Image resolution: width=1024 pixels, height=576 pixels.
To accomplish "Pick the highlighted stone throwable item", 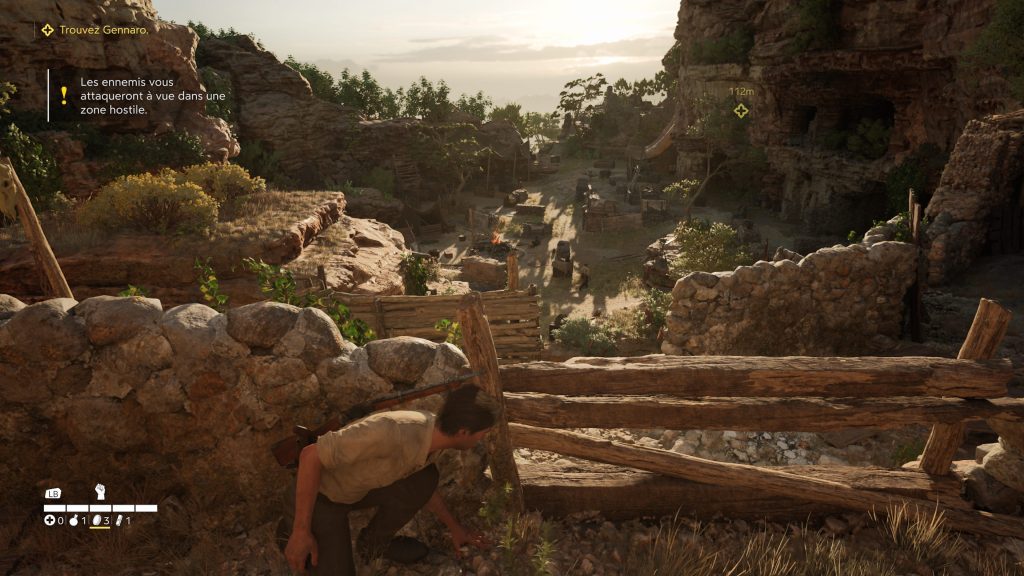I will (97, 520).
